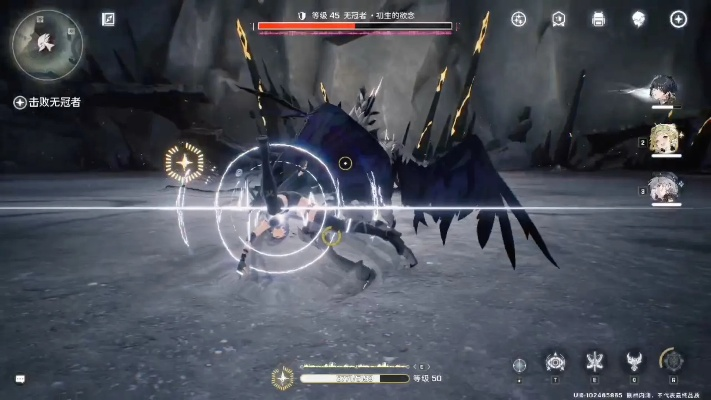
Task: Open the single-star circle icon at top right
Action: (x=678, y=19)
